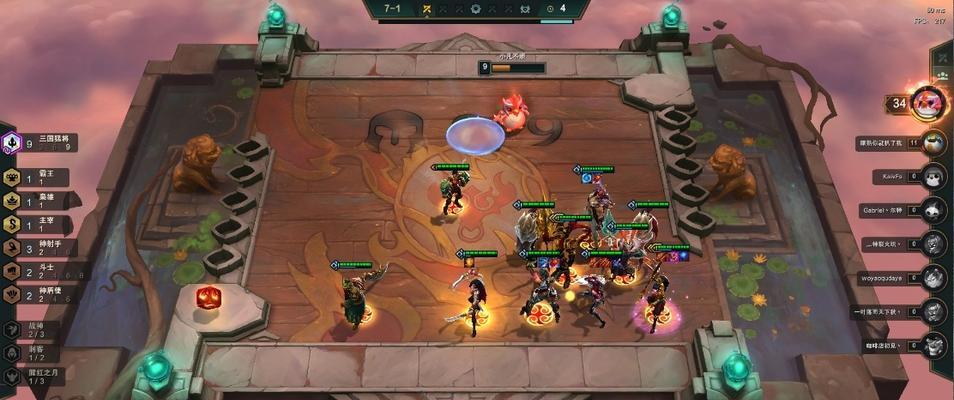Click the carousel gear icon in stage tracker
This screenshot has width=954, height=400.
pyautogui.click(x=476, y=9)
